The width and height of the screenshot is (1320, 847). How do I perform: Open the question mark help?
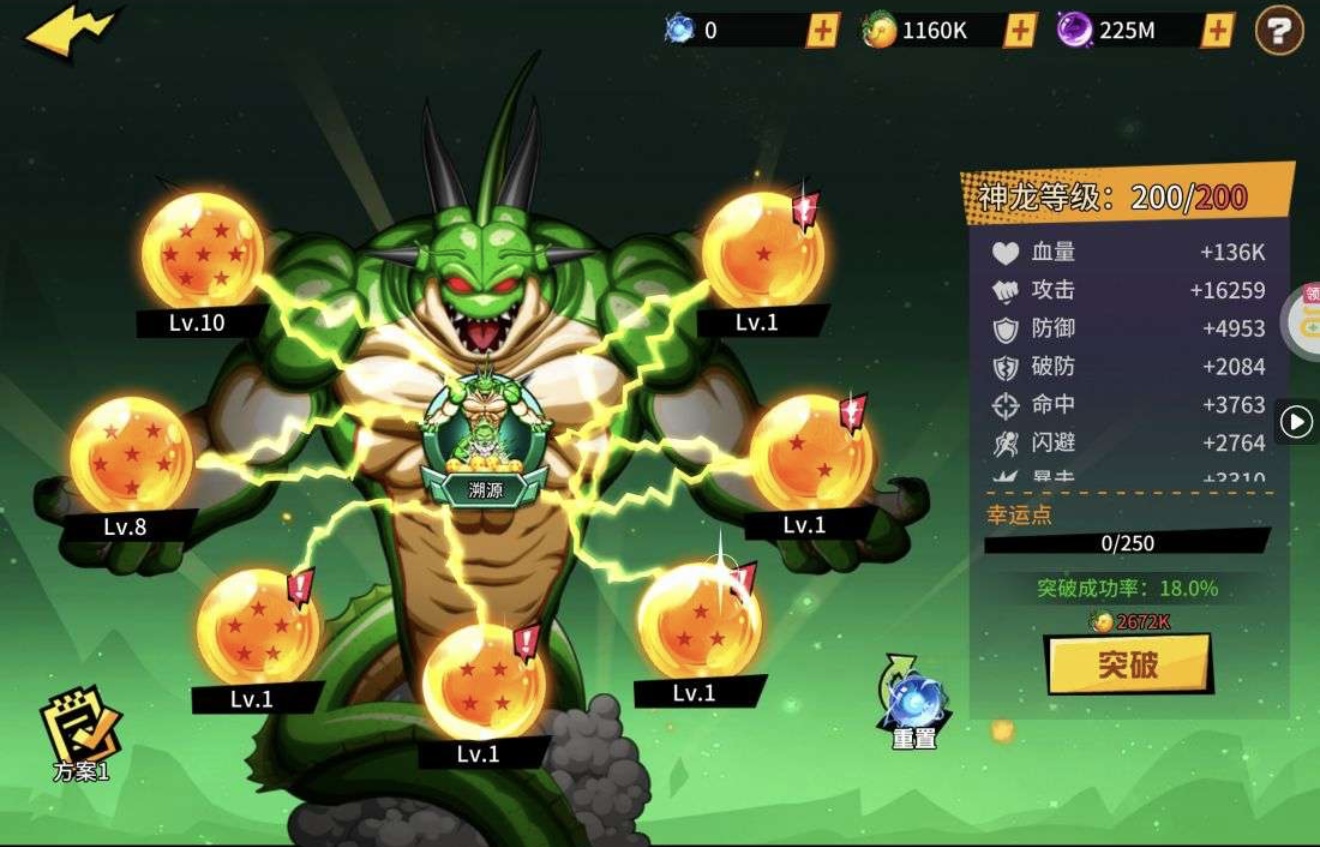[x=1279, y=32]
